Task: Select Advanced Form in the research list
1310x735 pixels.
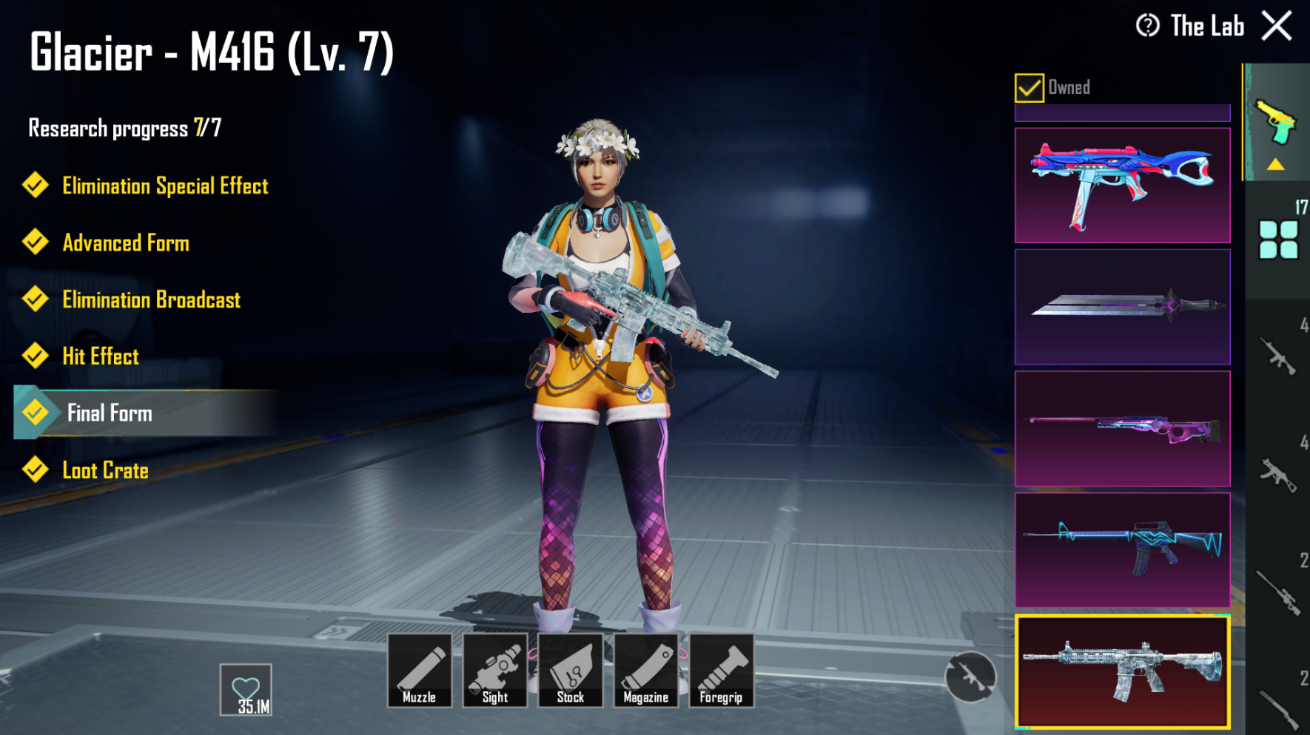Action: 125,242
